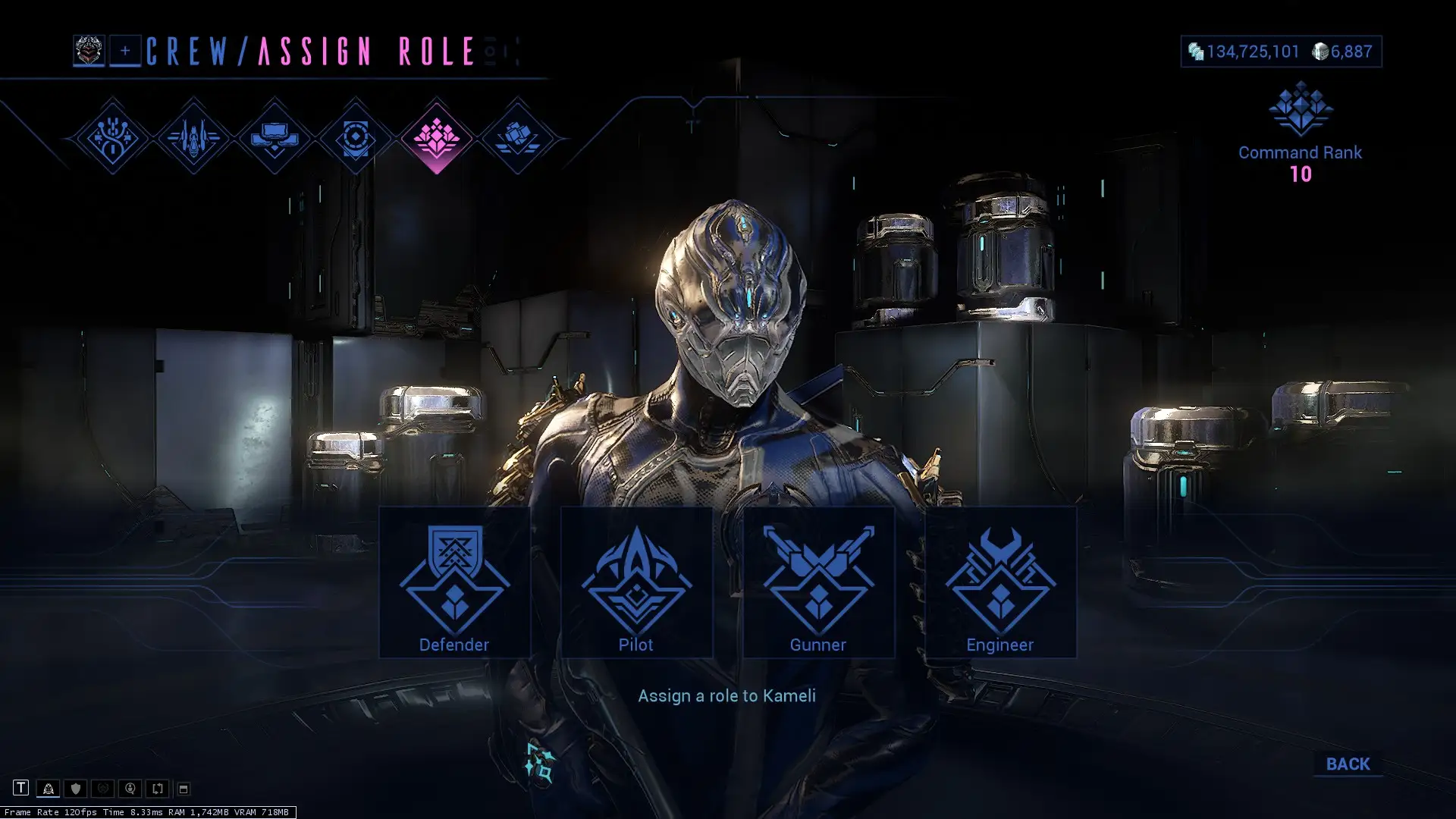Click the plus button beside the avatar
This screenshot has width=1456, height=819.
(x=125, y=51)
